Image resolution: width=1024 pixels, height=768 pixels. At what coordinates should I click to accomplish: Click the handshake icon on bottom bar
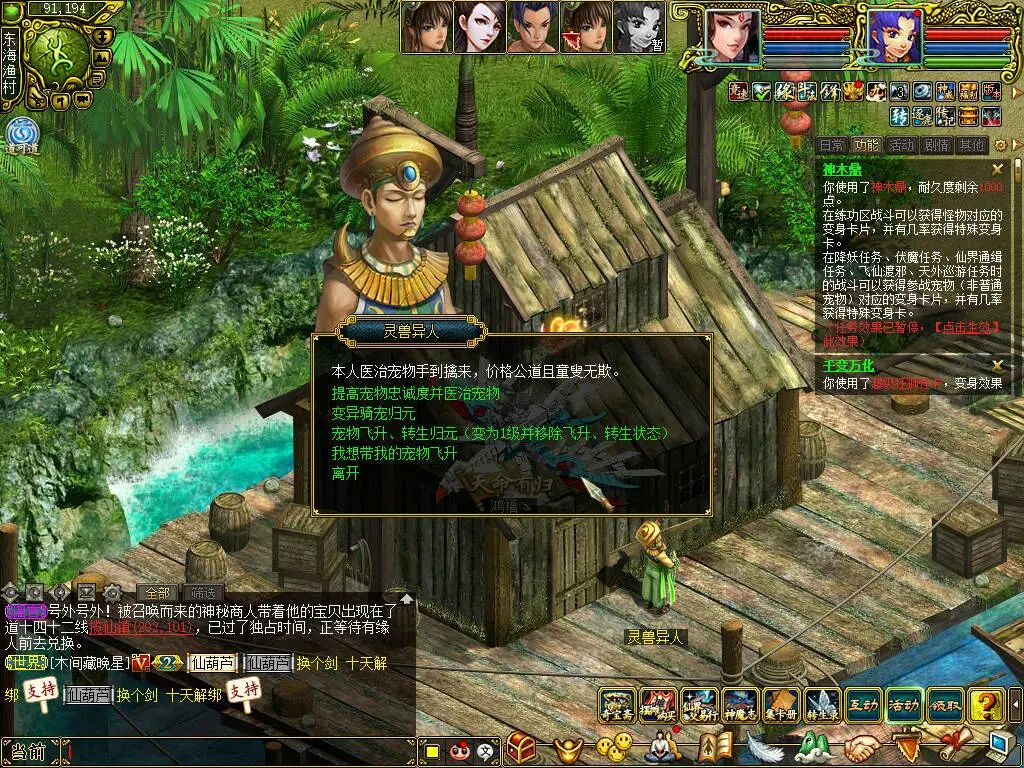coord(860,747)
